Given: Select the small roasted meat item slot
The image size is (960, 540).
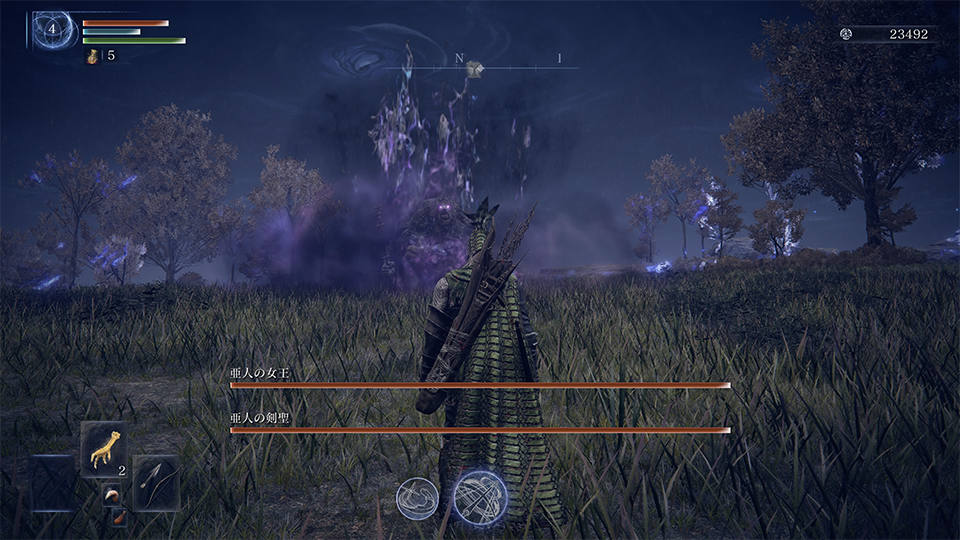Looking at the screenshot, I should tap(118, 518).
